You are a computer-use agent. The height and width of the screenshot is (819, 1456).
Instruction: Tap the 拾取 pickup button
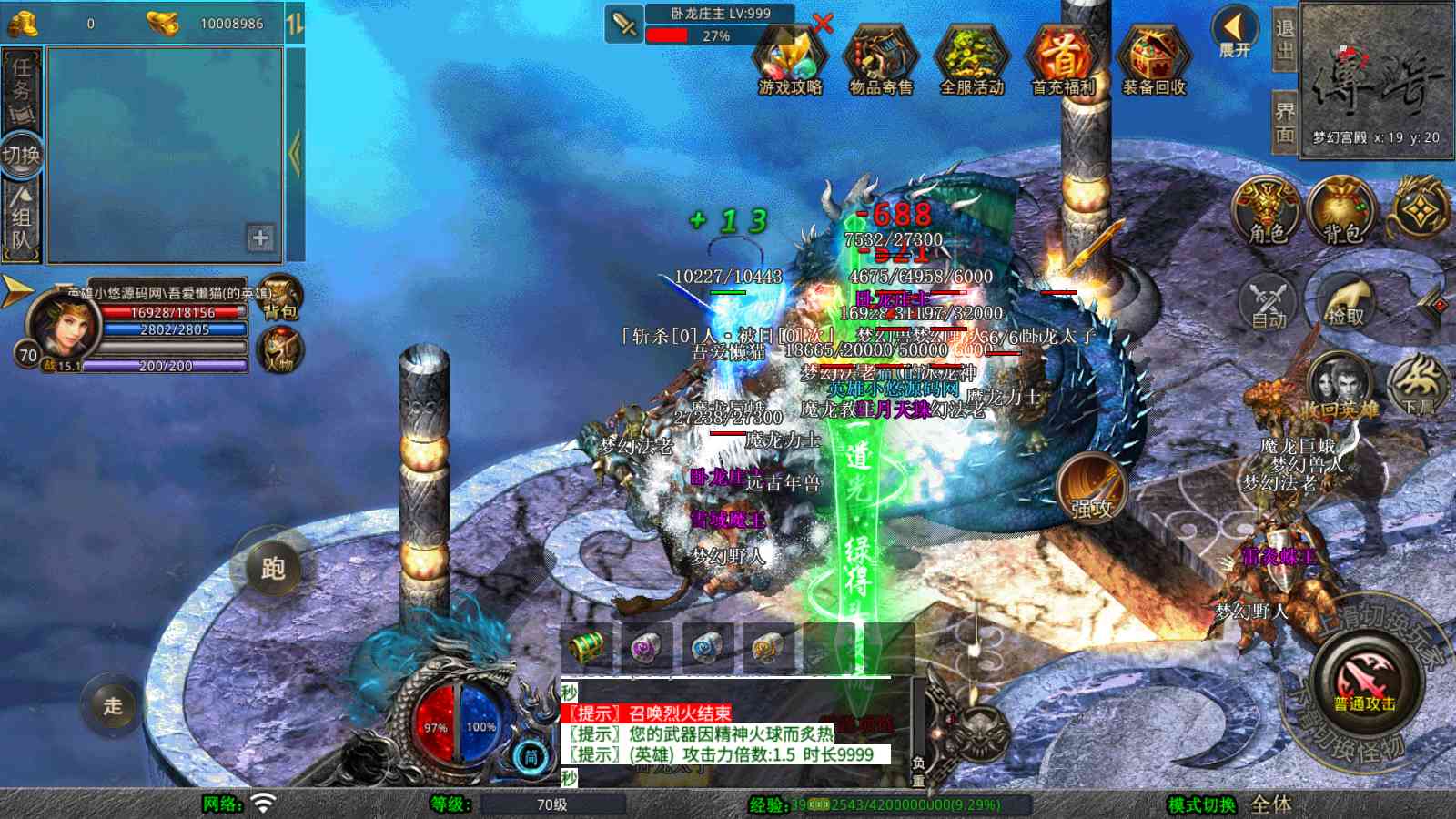point(1345,300)
